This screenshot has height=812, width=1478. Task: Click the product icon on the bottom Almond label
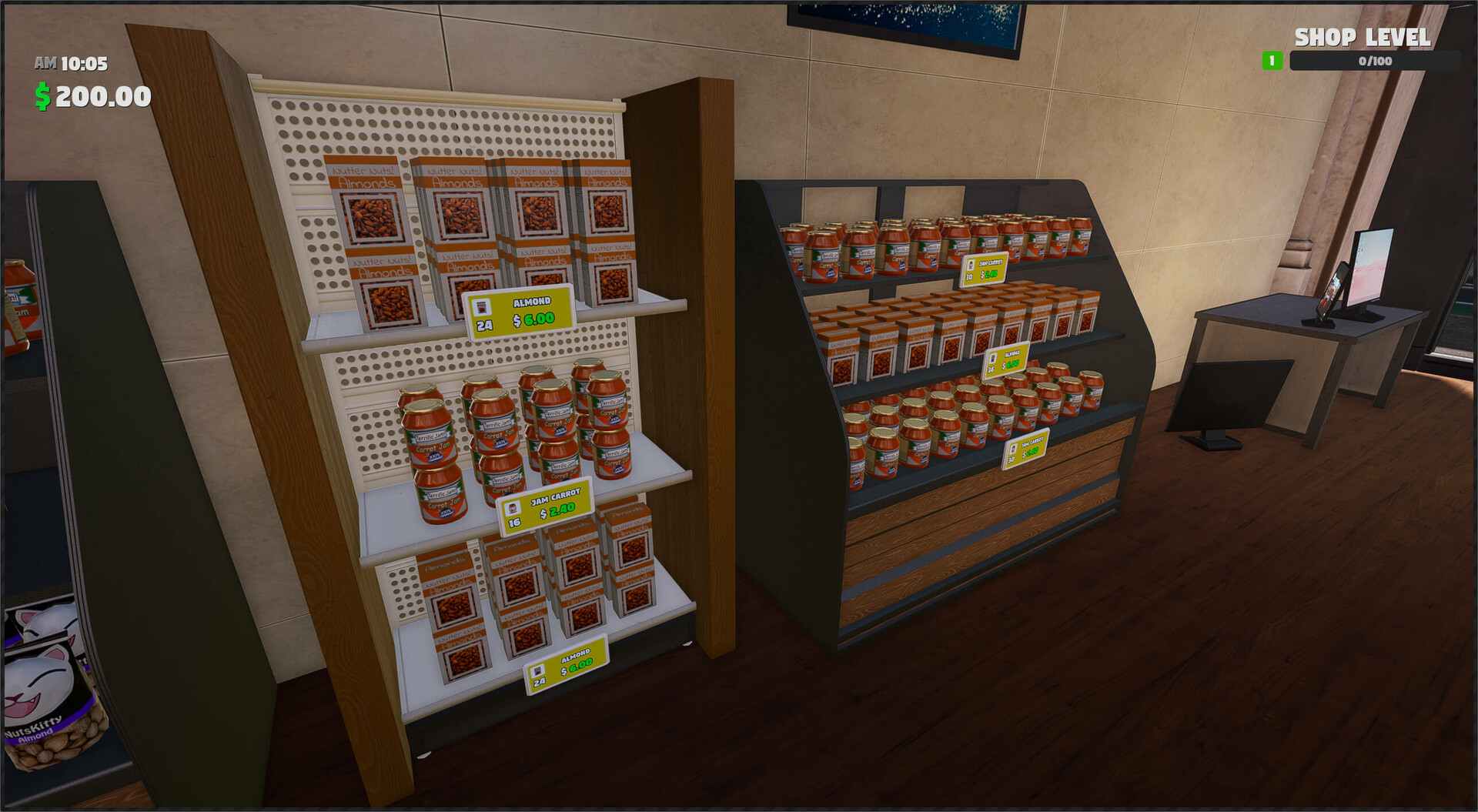point(537,672)
